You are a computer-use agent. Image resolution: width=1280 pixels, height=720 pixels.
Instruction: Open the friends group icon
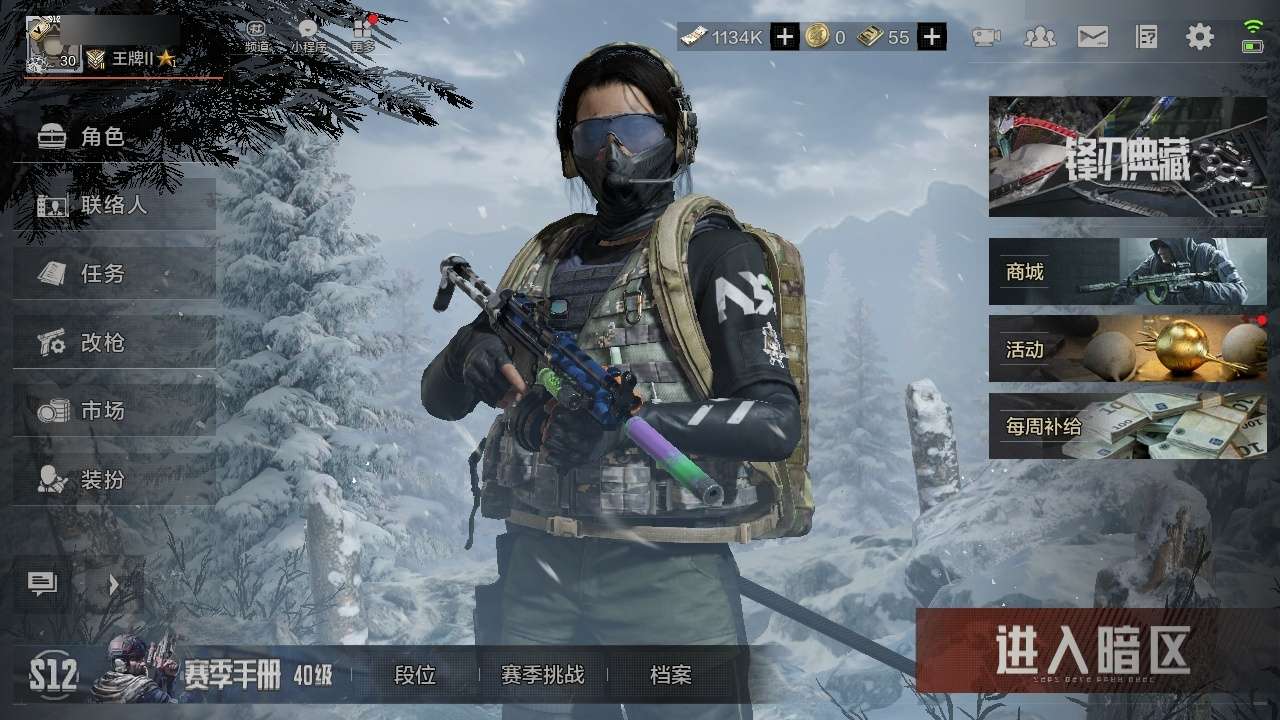point(1040,38)
